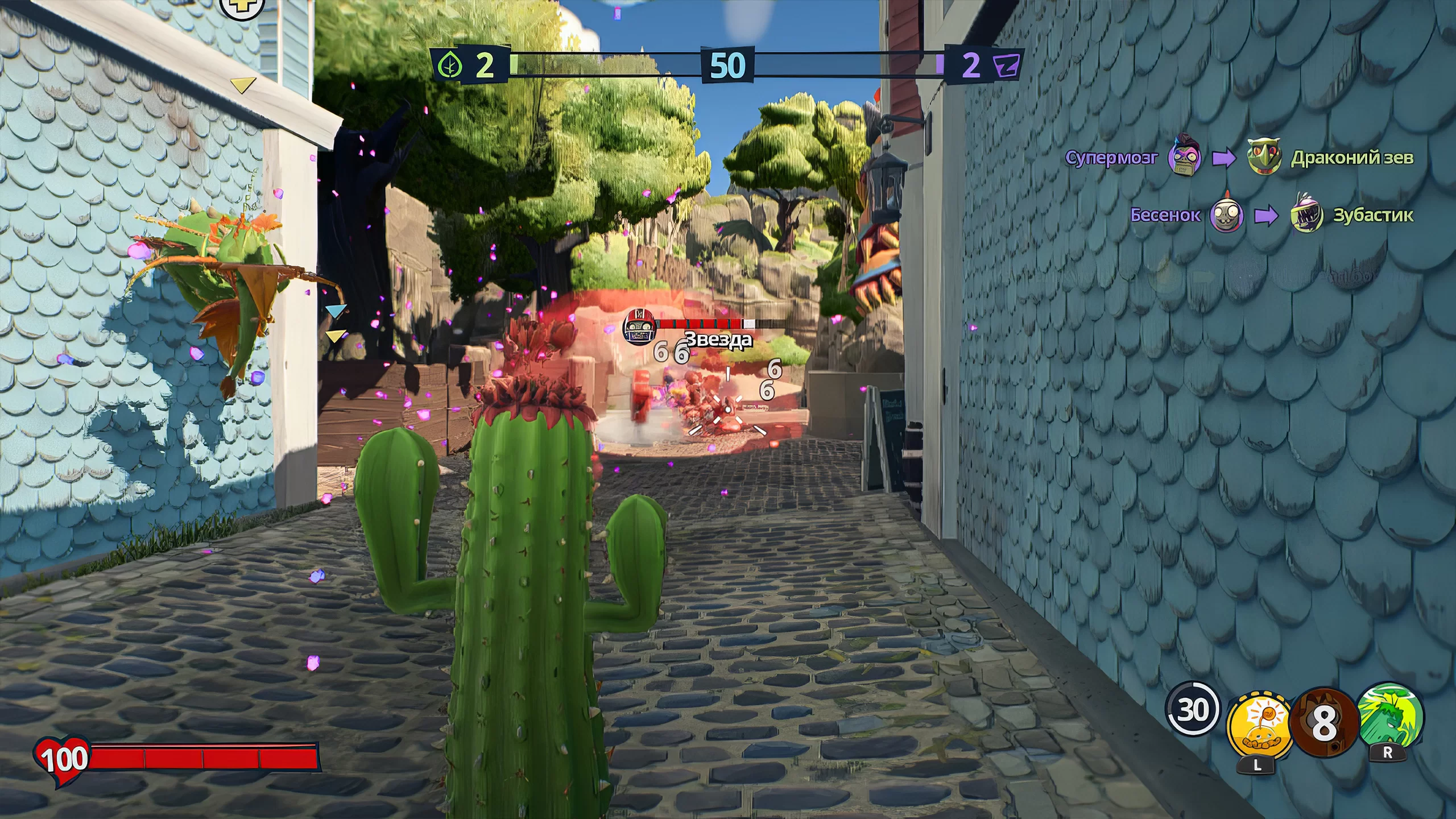
Task: Select the Драконий зев portrait in kill feed
Action: point(1264,156)
